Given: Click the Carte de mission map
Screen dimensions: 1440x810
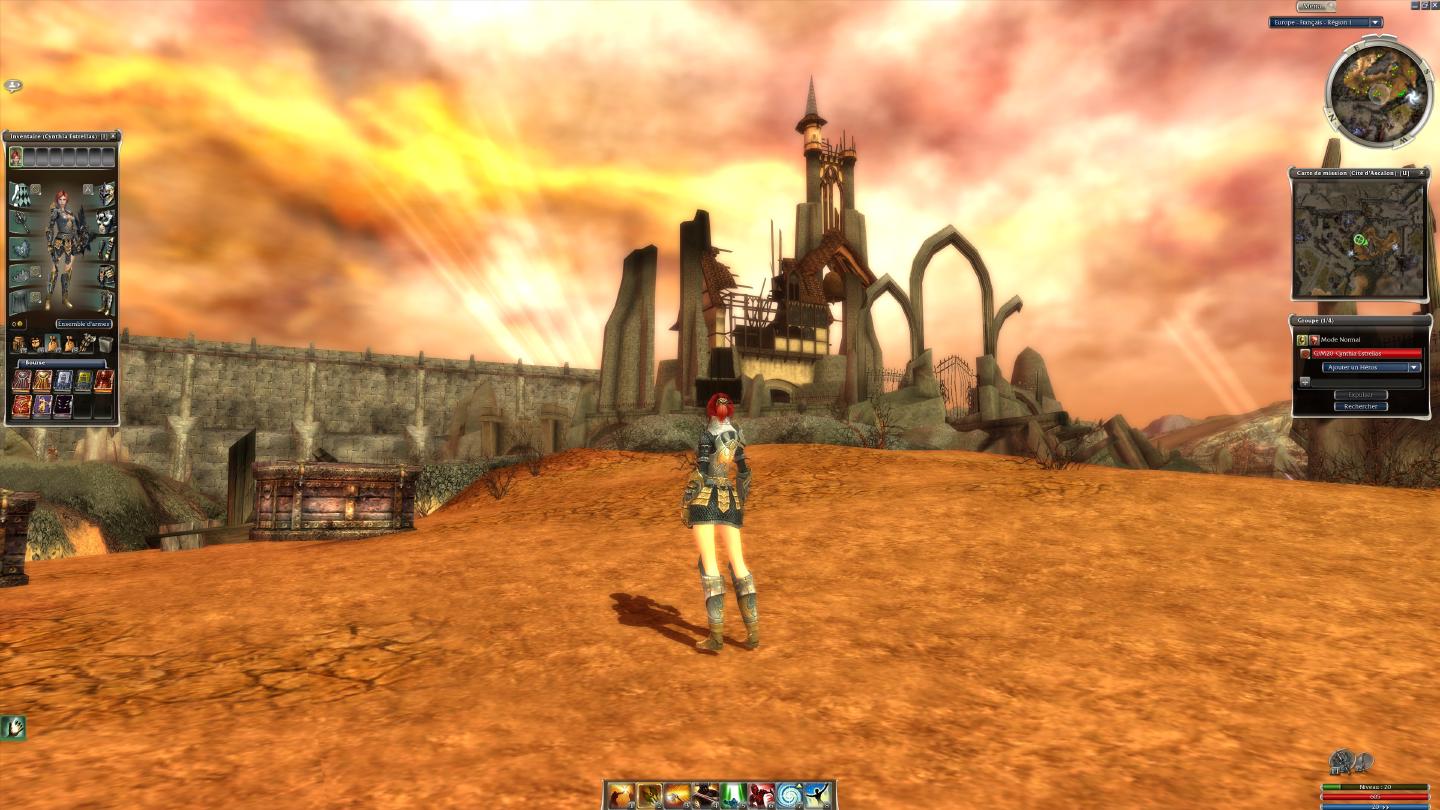Looking at the screenshot, I should click(x=1358, y=238).
